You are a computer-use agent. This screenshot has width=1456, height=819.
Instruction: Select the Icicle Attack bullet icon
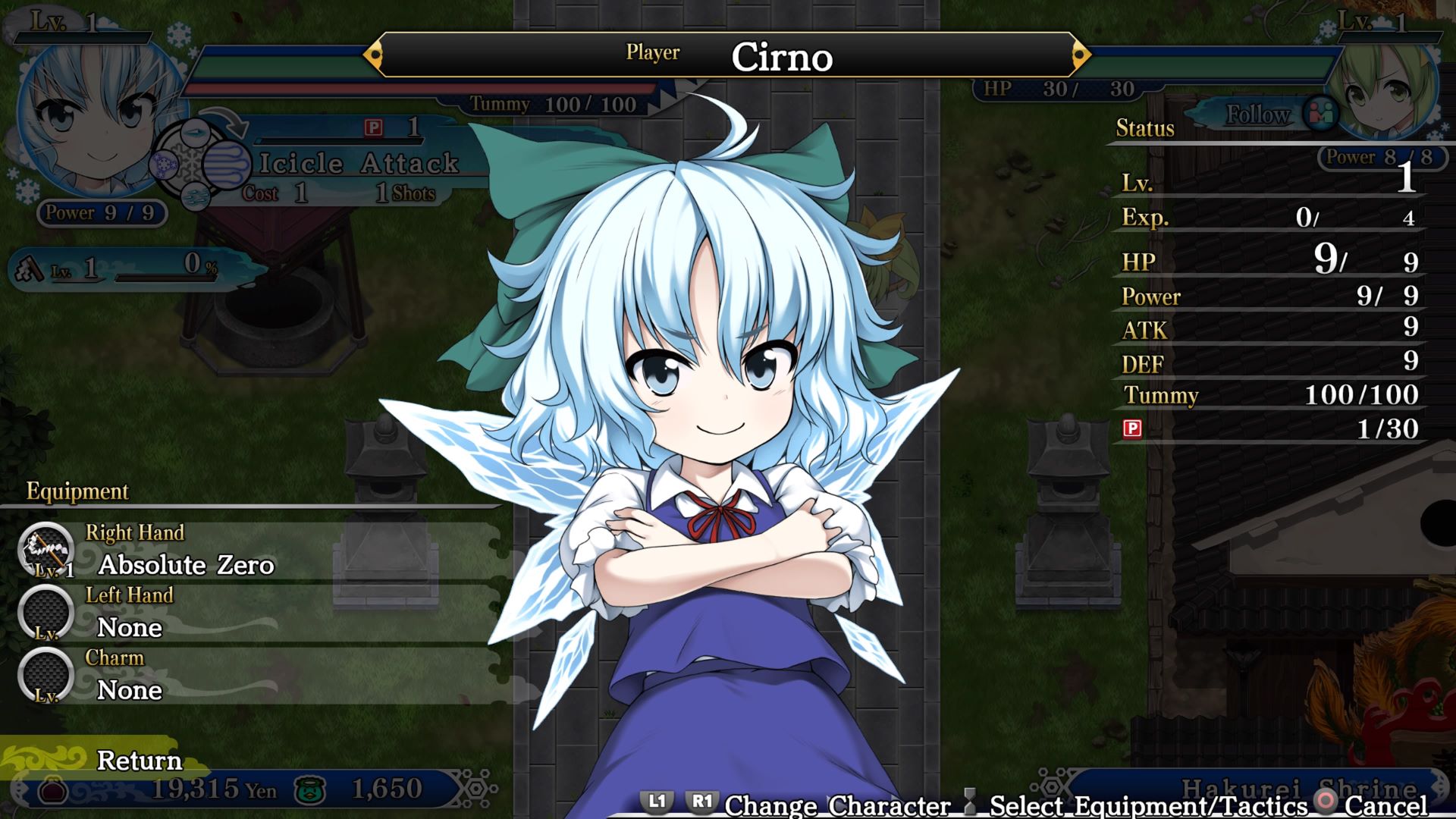pyautogui.click(x=227, y=165)
